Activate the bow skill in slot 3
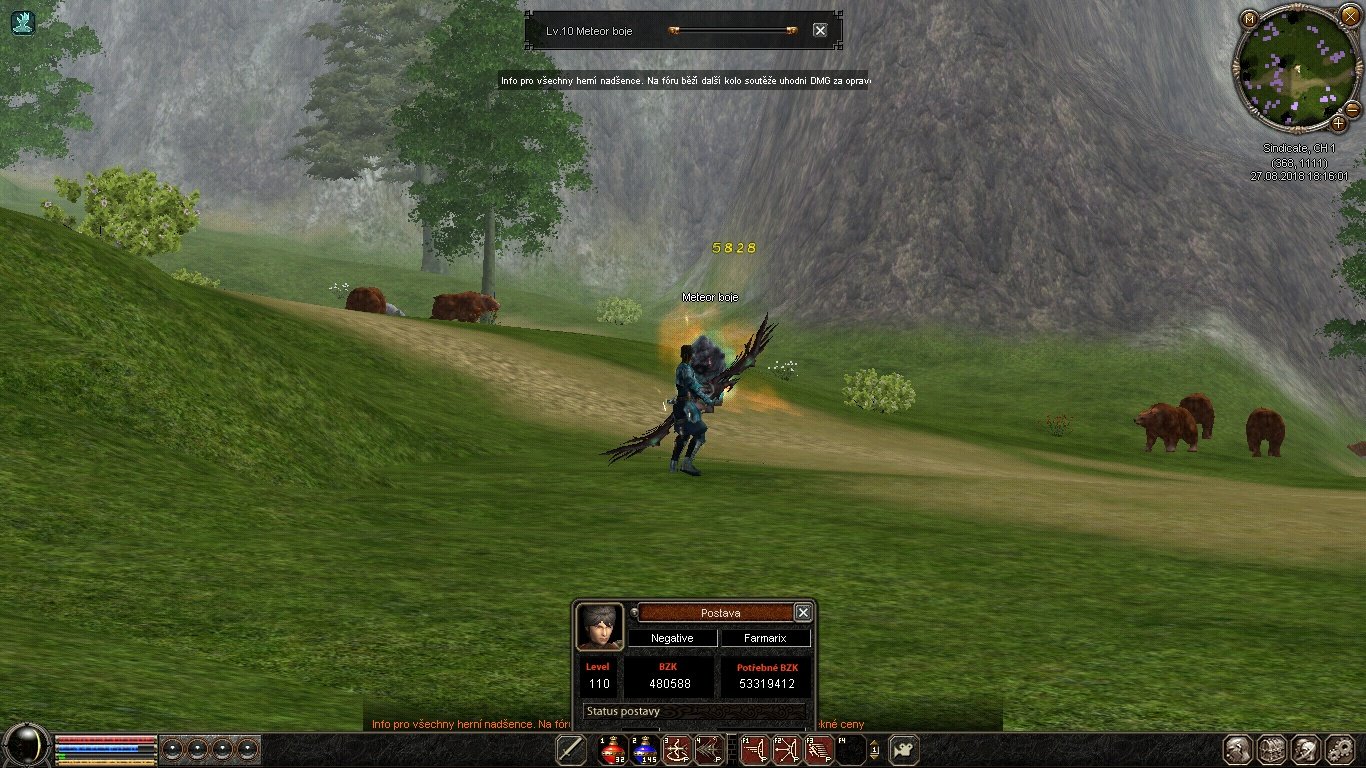The width and height of the screenshot is (1366, 768). point(677,750)
